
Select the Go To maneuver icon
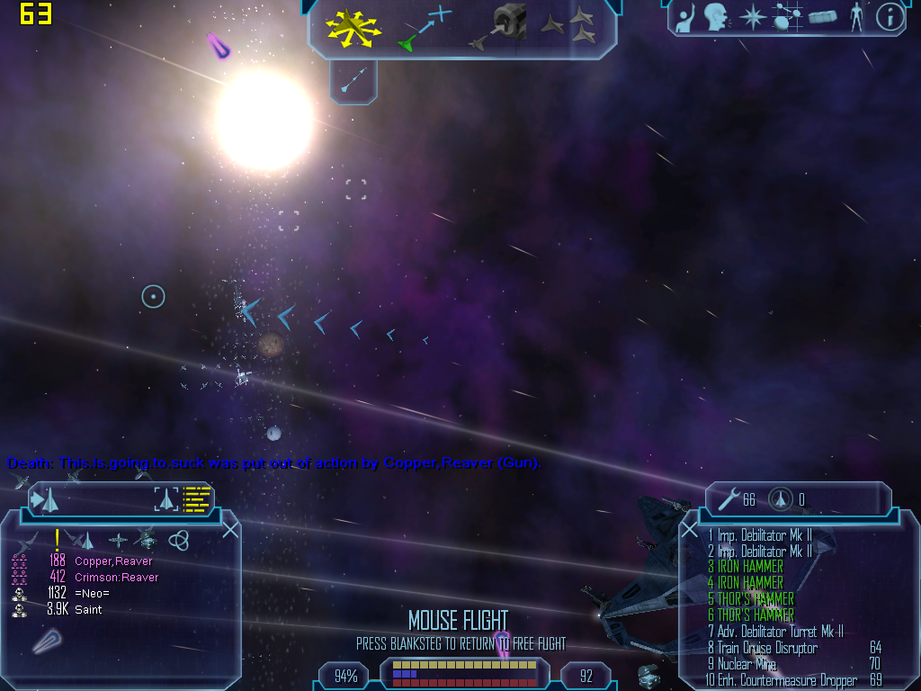coord(426,27)
